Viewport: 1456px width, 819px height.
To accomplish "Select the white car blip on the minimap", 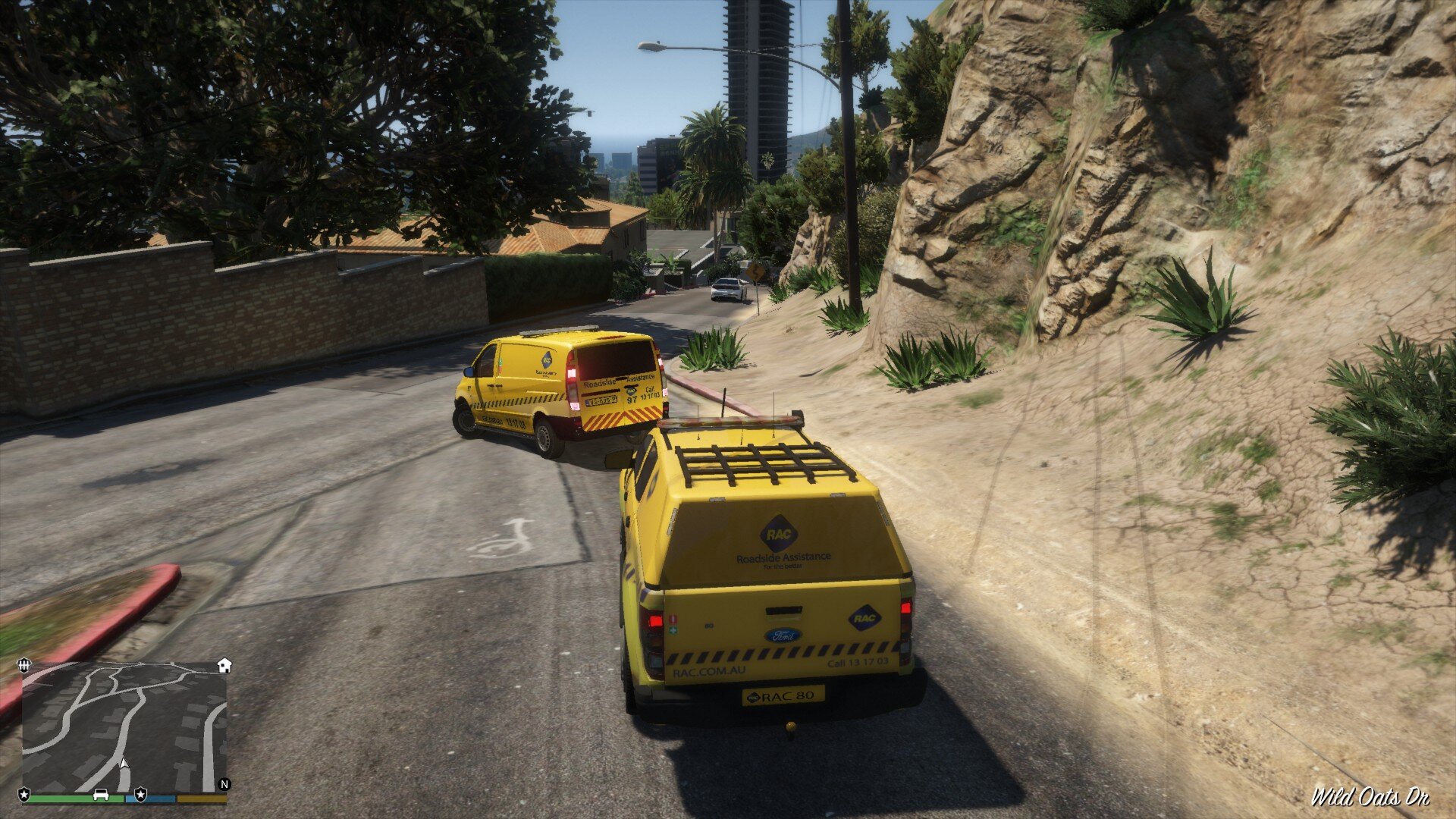I will 101,795.
